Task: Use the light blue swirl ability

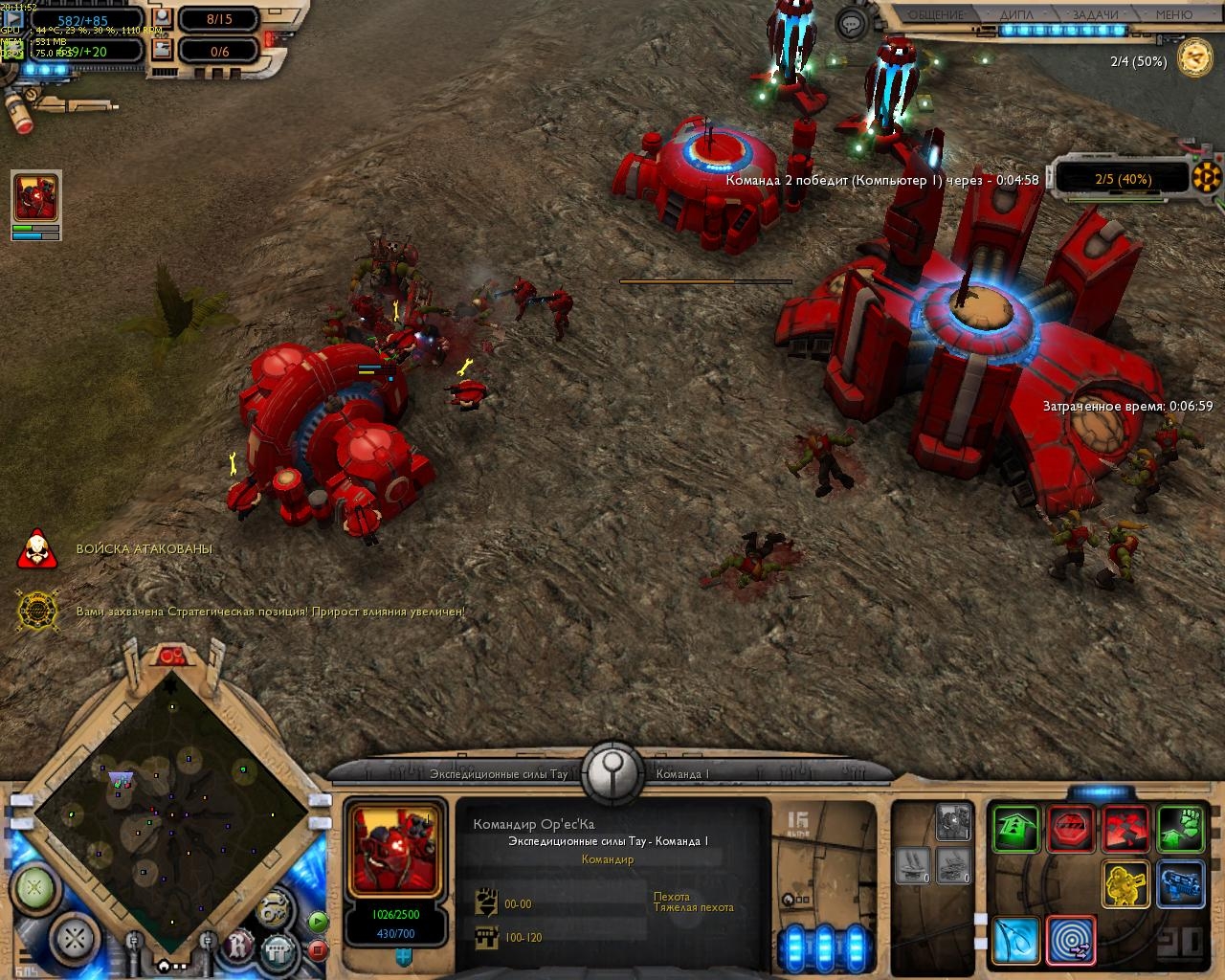Action: 1015,940
